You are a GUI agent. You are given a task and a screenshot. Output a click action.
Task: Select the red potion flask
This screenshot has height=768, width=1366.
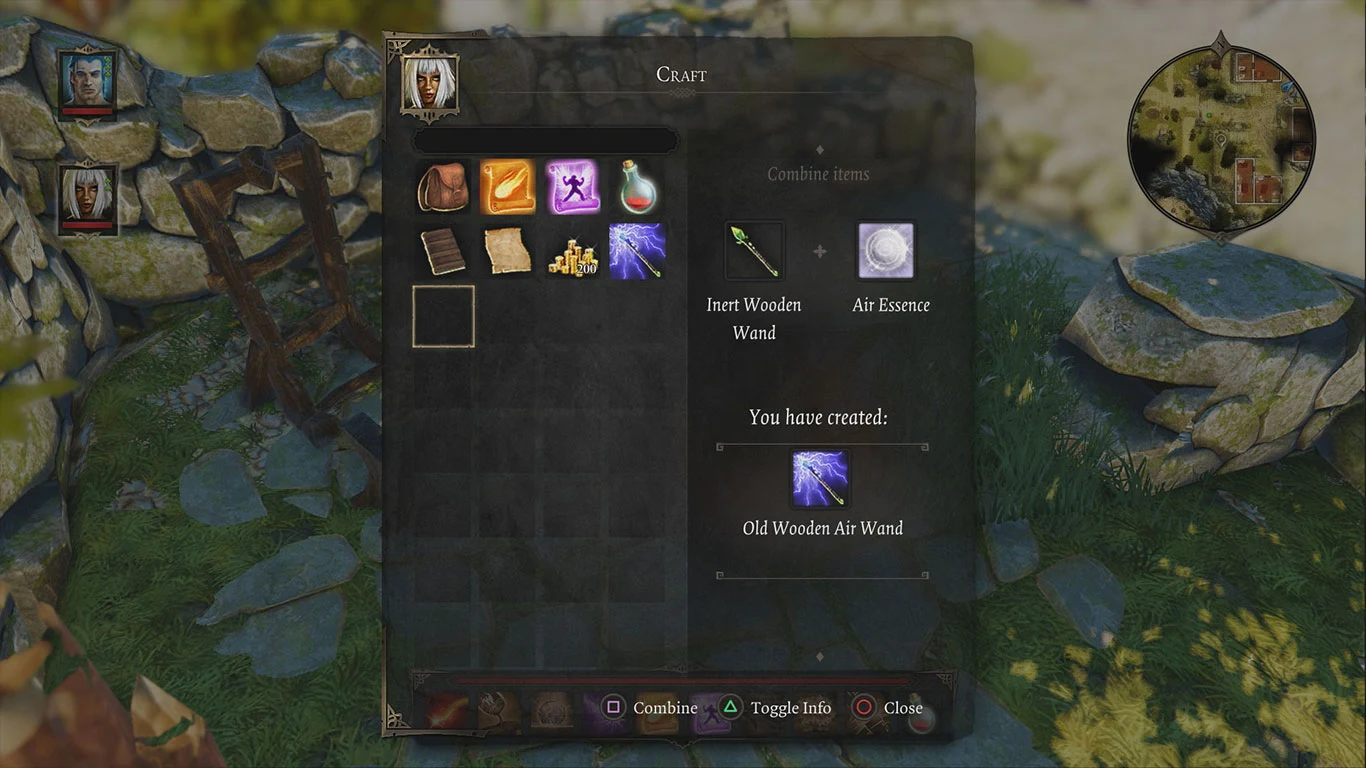click(637, 188)
